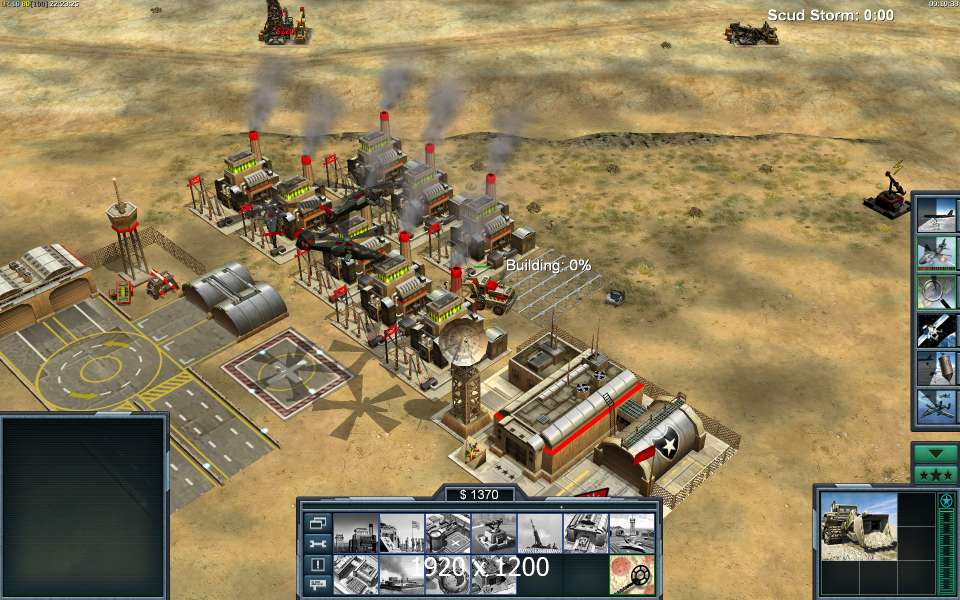Click the overlapping windows button
Viewport: 960px width, 600px height.
point(317,522)
